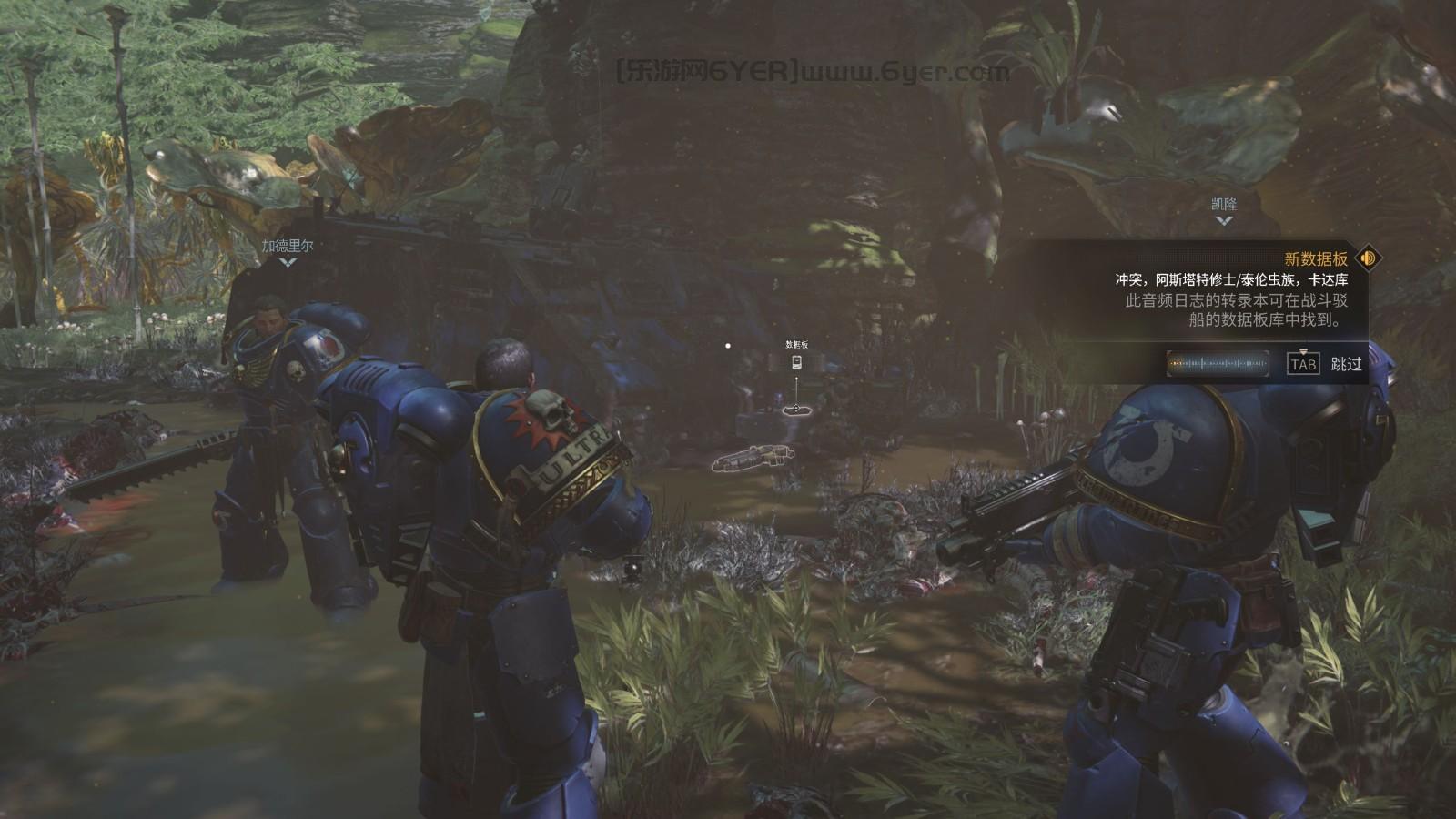Viewport: 1456px width, 819px height.
Task: Select the 数据板 pickup marker icon
Action: (797, 362)
